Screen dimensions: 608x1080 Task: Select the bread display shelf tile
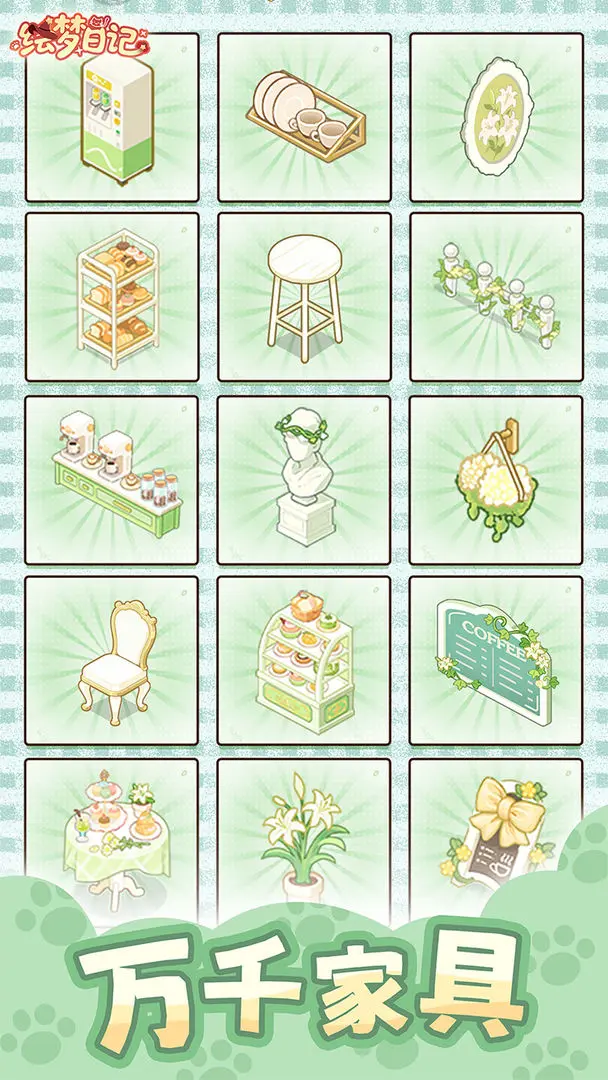point(112,298)
